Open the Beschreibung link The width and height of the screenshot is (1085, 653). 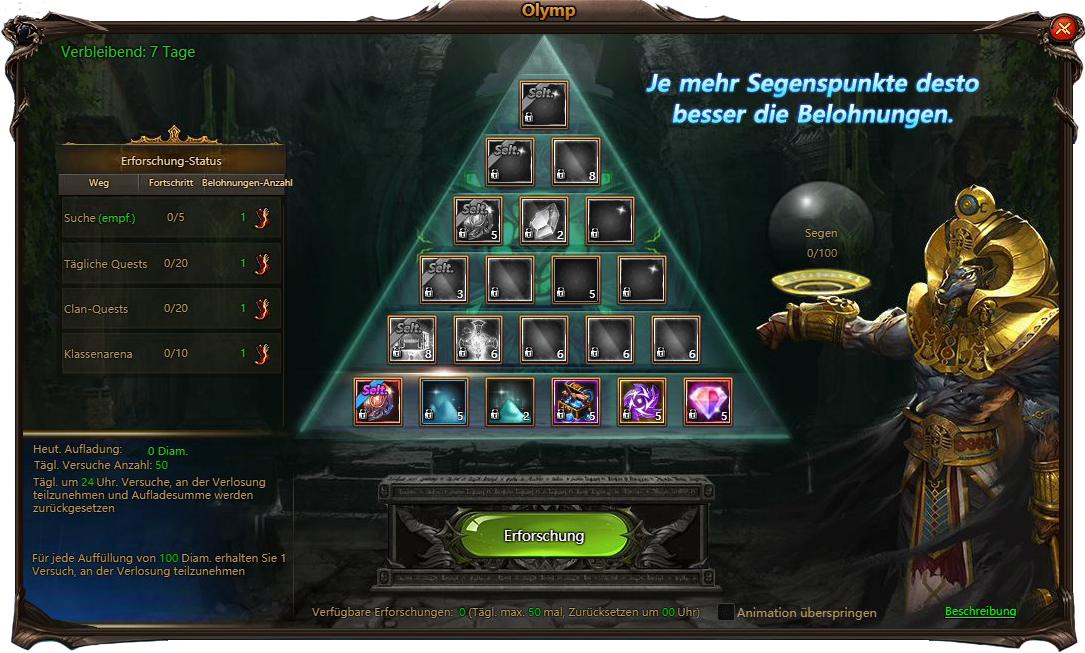pyautogui.click(x=980, y=611)
